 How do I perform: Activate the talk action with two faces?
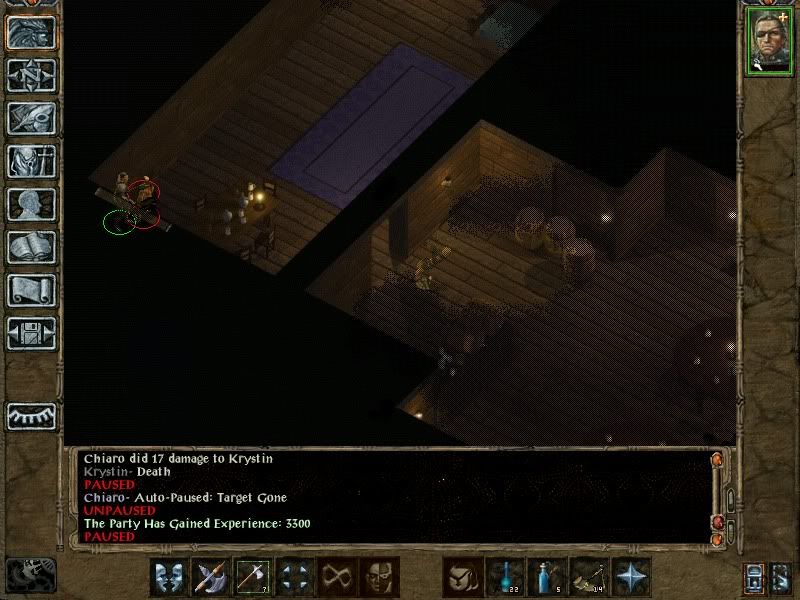pos(169,577)
